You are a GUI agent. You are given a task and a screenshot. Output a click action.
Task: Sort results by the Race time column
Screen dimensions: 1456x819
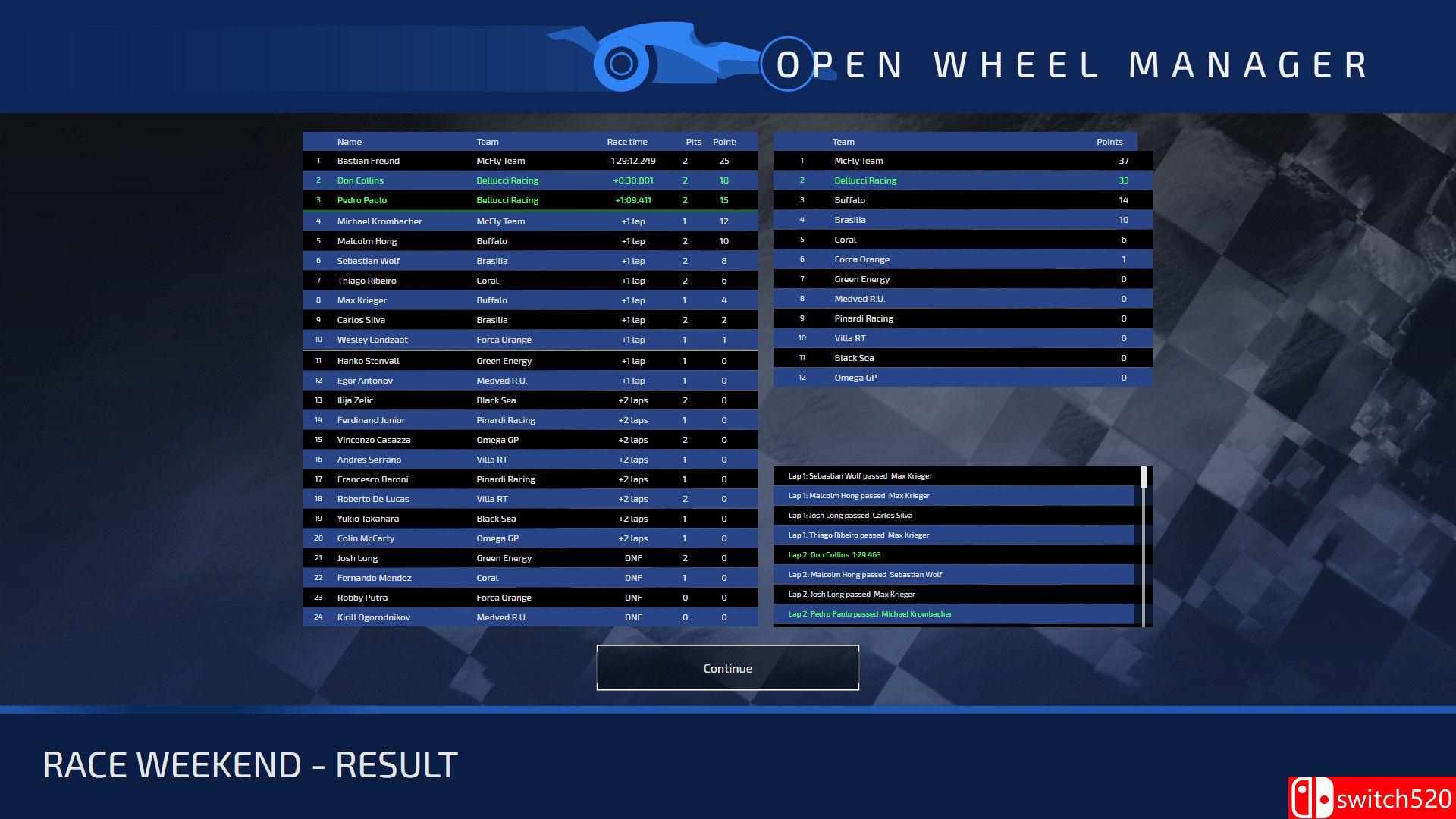(x=627, y=141)
